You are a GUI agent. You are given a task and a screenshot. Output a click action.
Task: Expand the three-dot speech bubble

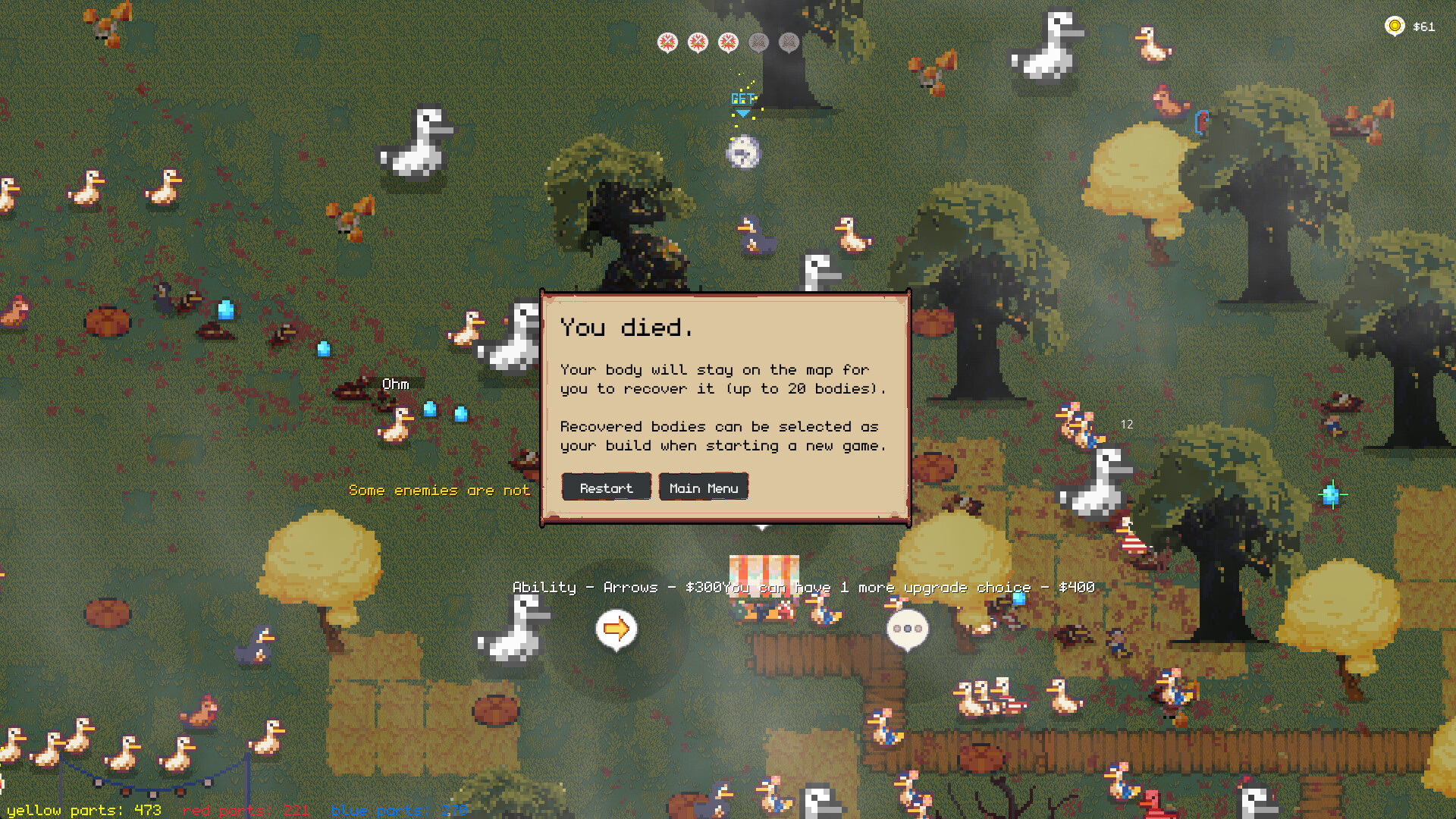907,627
